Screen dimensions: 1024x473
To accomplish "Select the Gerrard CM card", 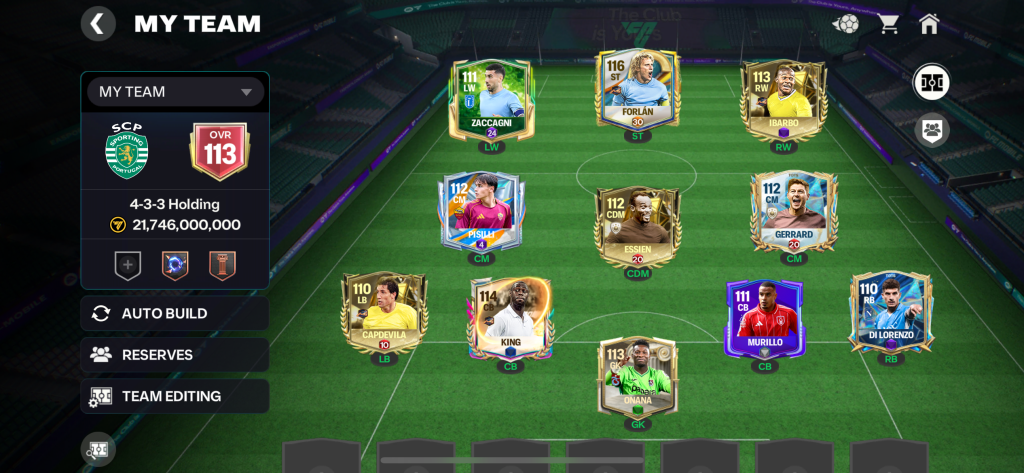I will coord(793,211).
